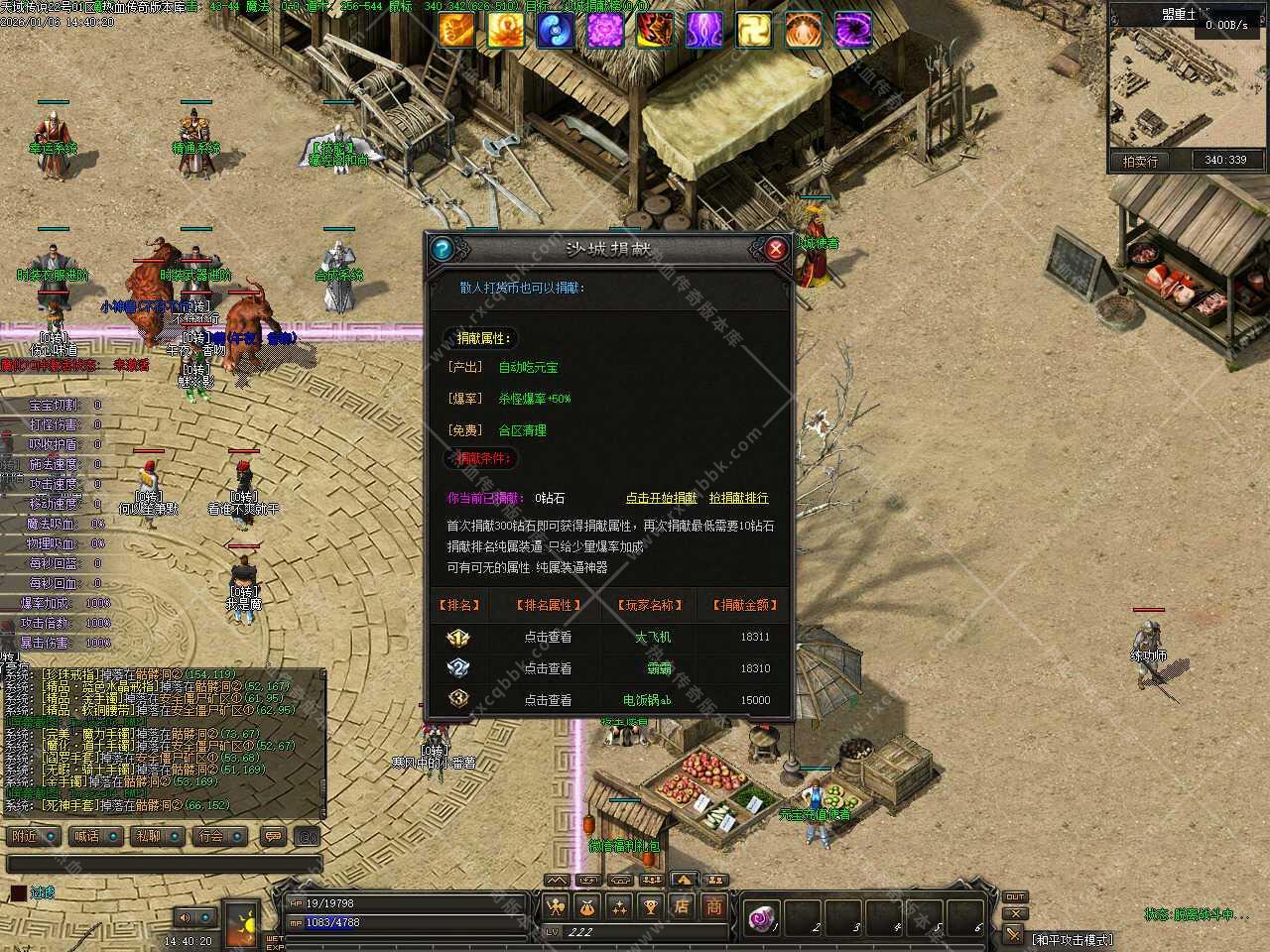Open the 抢捐献排行 ranking link
1270x952 pixels.
738,498
